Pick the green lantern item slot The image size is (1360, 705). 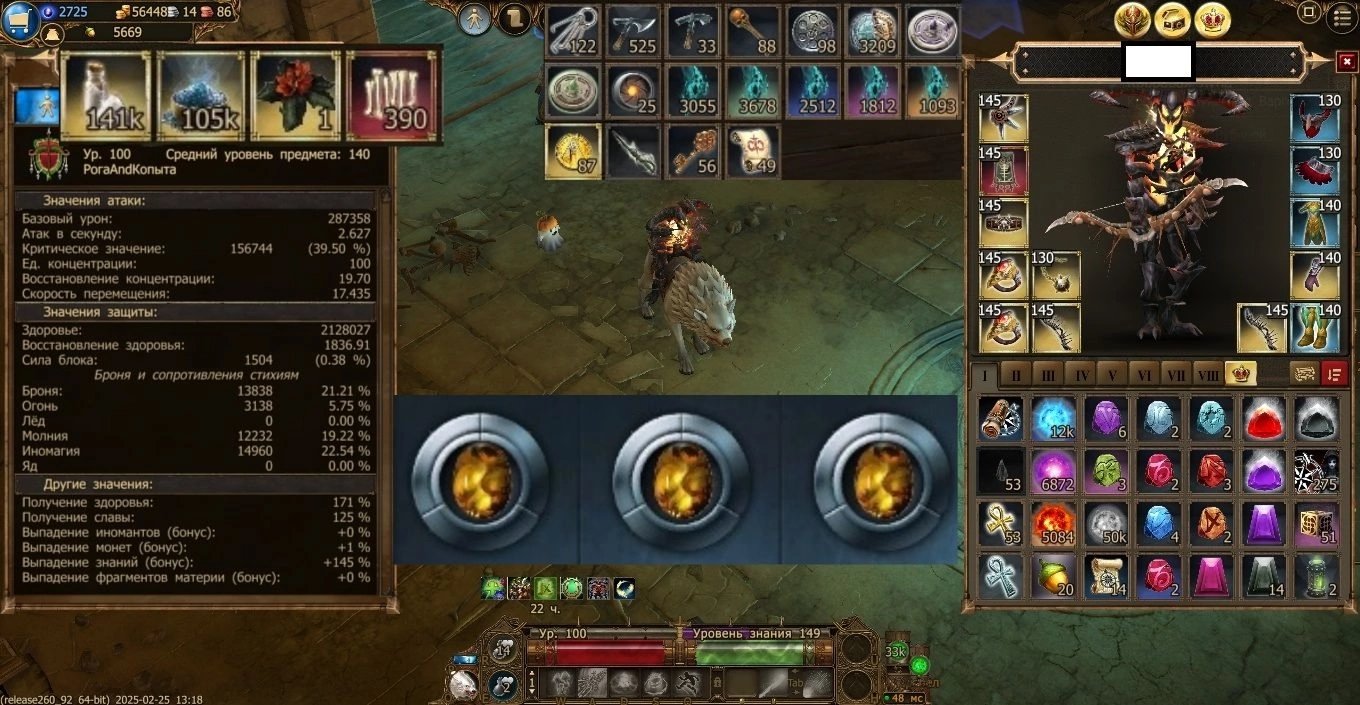(1317, 576)
